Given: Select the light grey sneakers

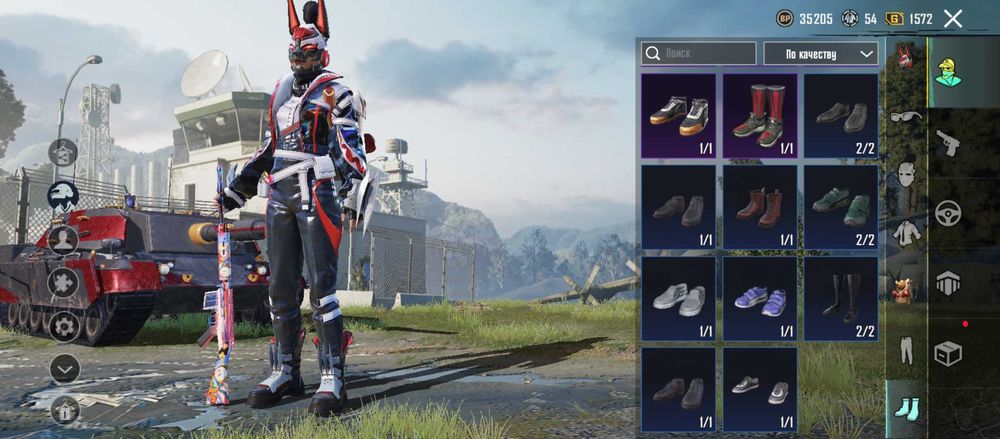Looking at the screenshot, I should point(678,299).
